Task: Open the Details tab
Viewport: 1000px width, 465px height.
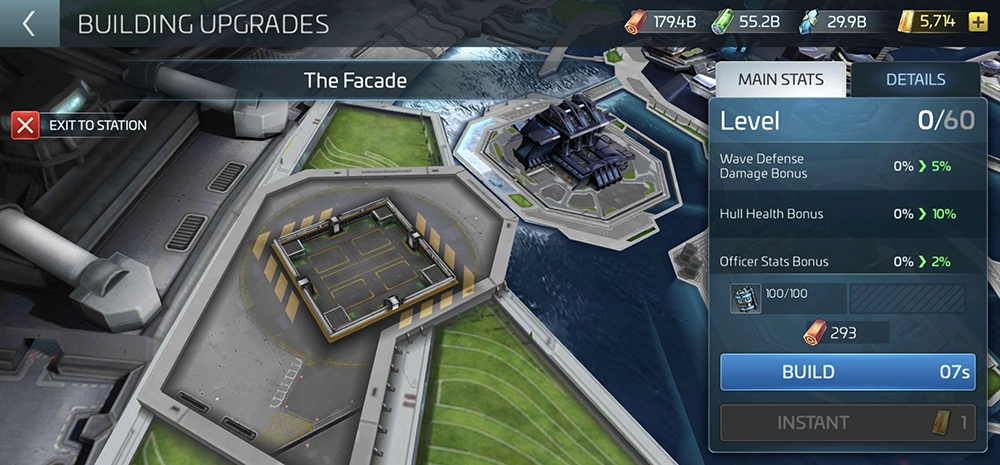Action: point(914,80)
